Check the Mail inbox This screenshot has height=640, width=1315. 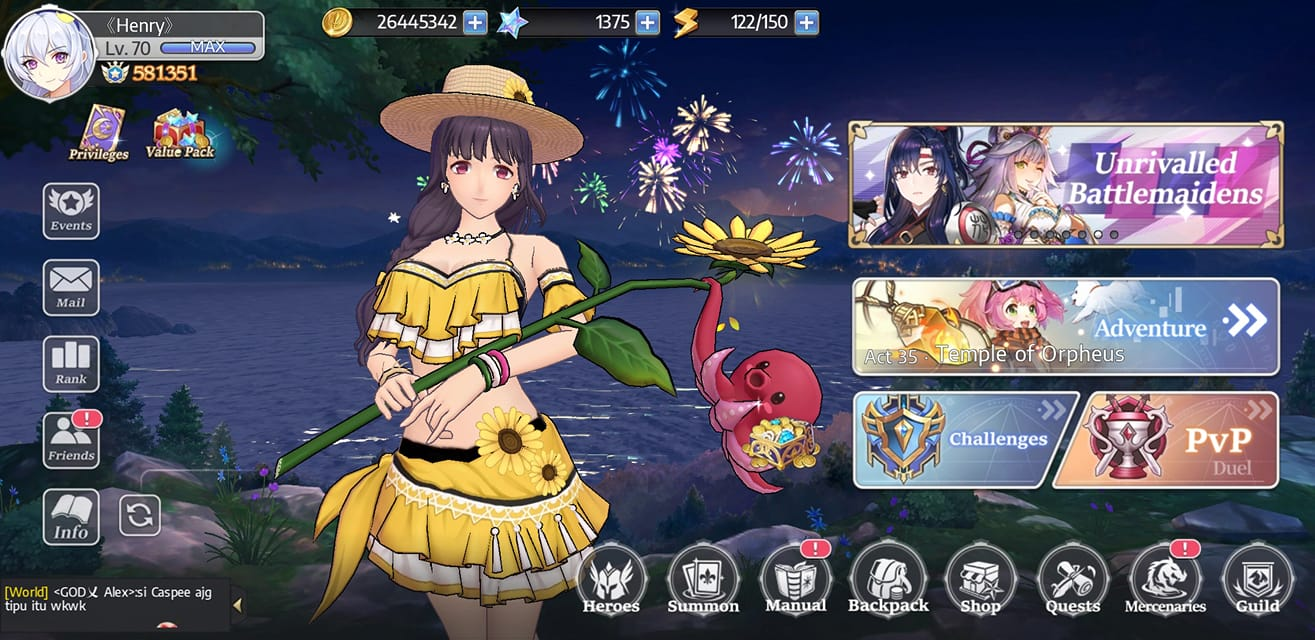(x=71, y=287)
